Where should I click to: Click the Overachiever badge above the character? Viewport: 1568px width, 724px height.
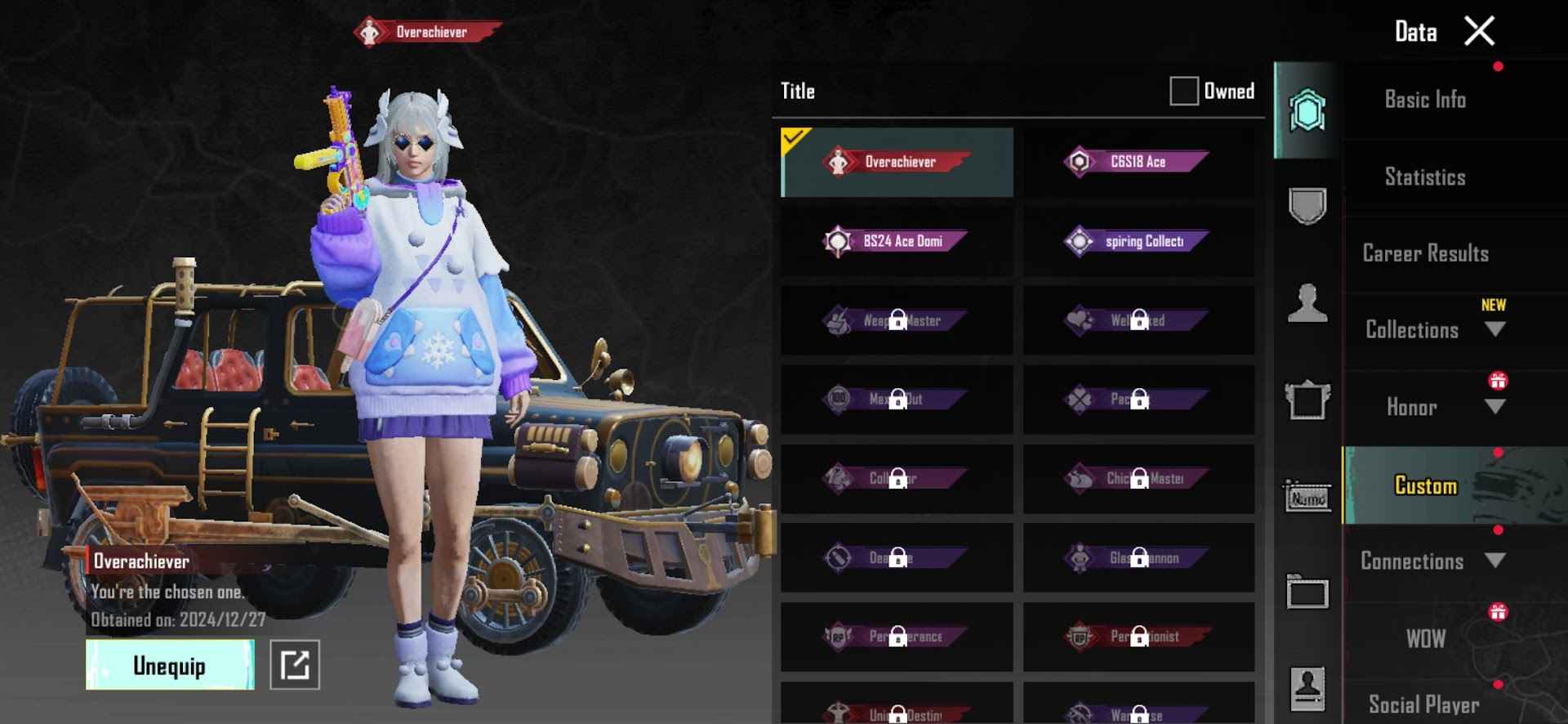pyautogui.click(x=428, y=32)
